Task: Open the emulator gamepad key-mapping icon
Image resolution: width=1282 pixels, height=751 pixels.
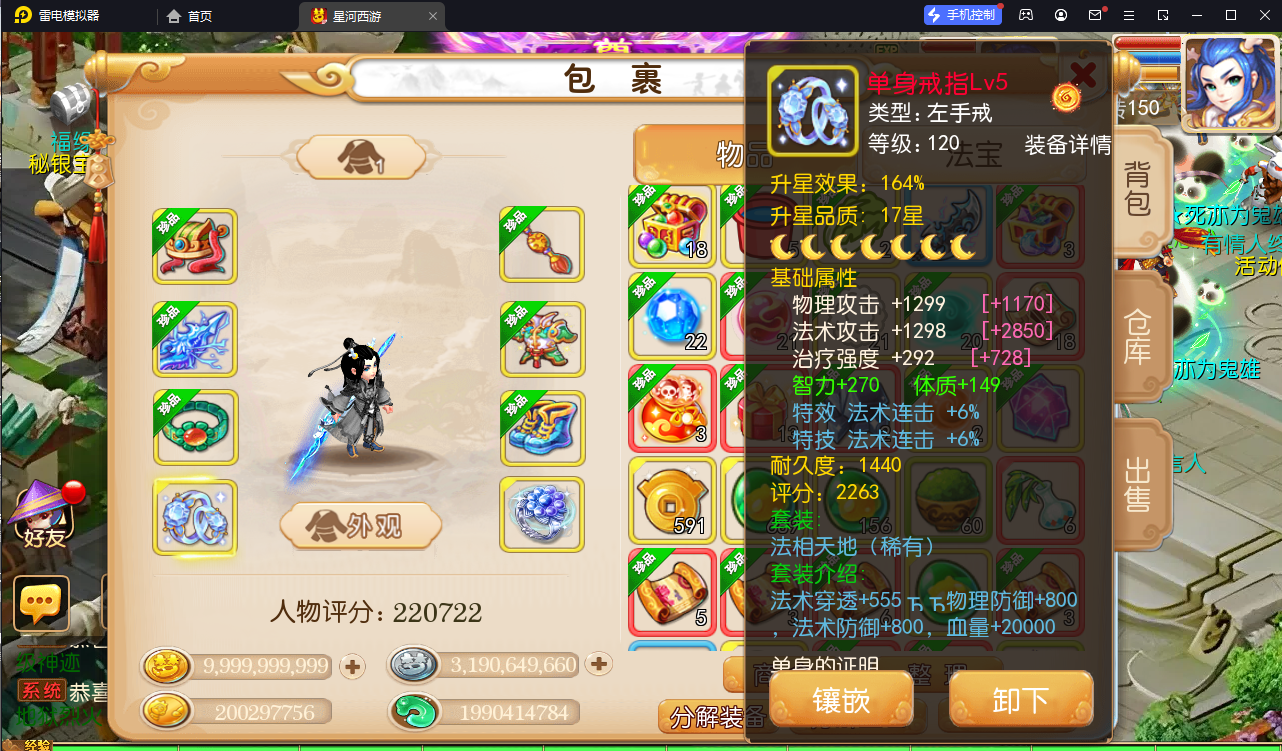Action: [1025, 15]
